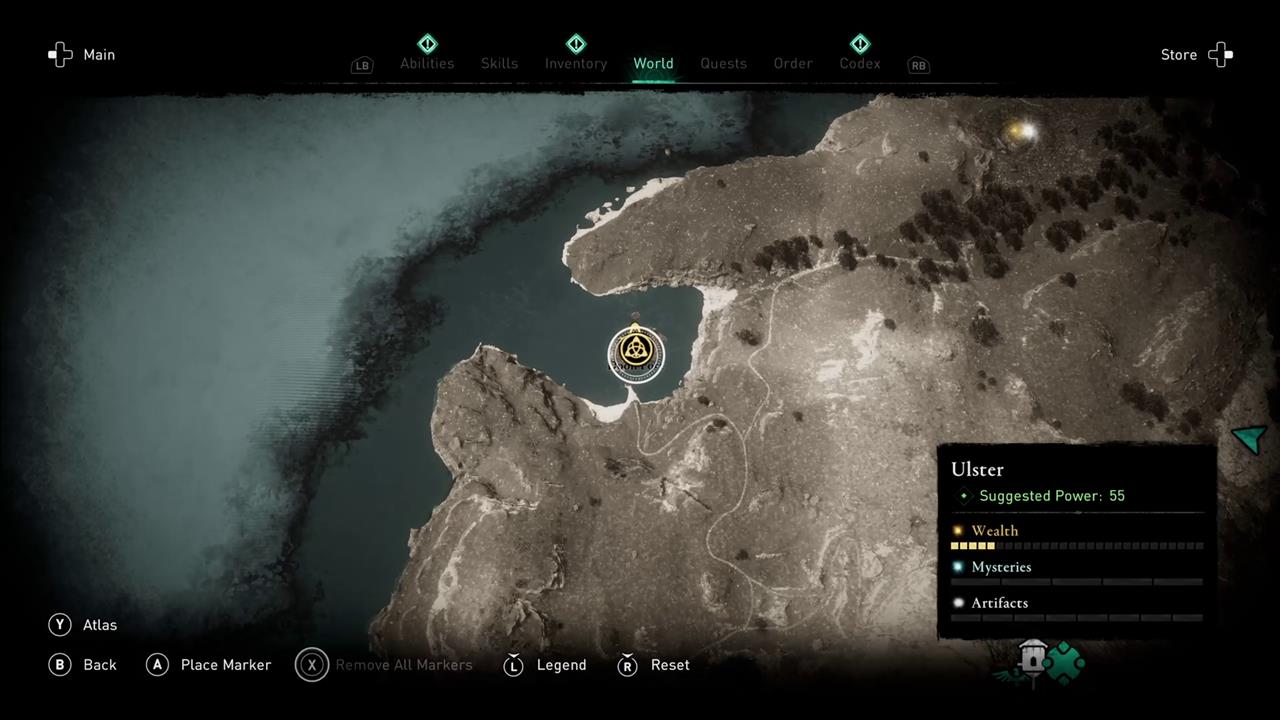Open the Atlas view
The height and width of the screenshot is (720, 1280).
pos(84,625)
